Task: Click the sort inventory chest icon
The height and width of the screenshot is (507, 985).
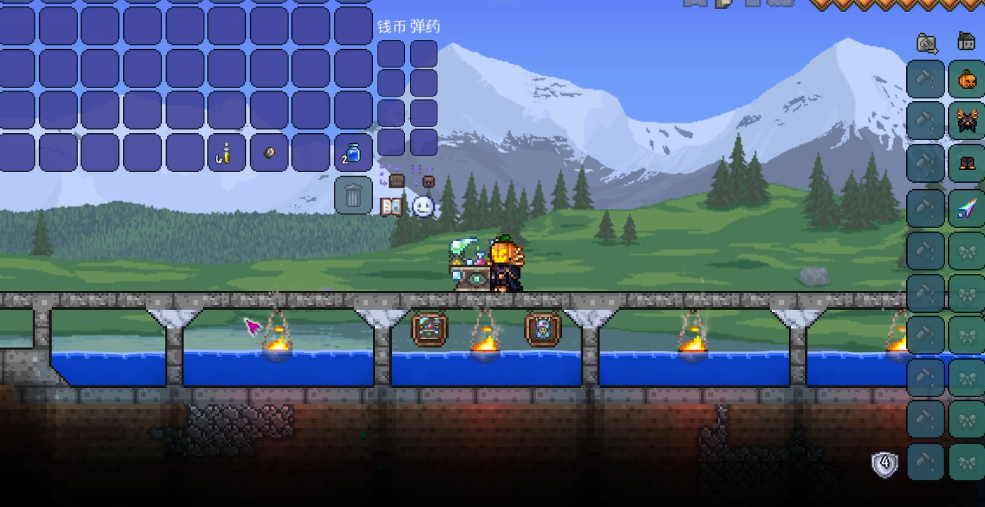Action: pos(428,181)
